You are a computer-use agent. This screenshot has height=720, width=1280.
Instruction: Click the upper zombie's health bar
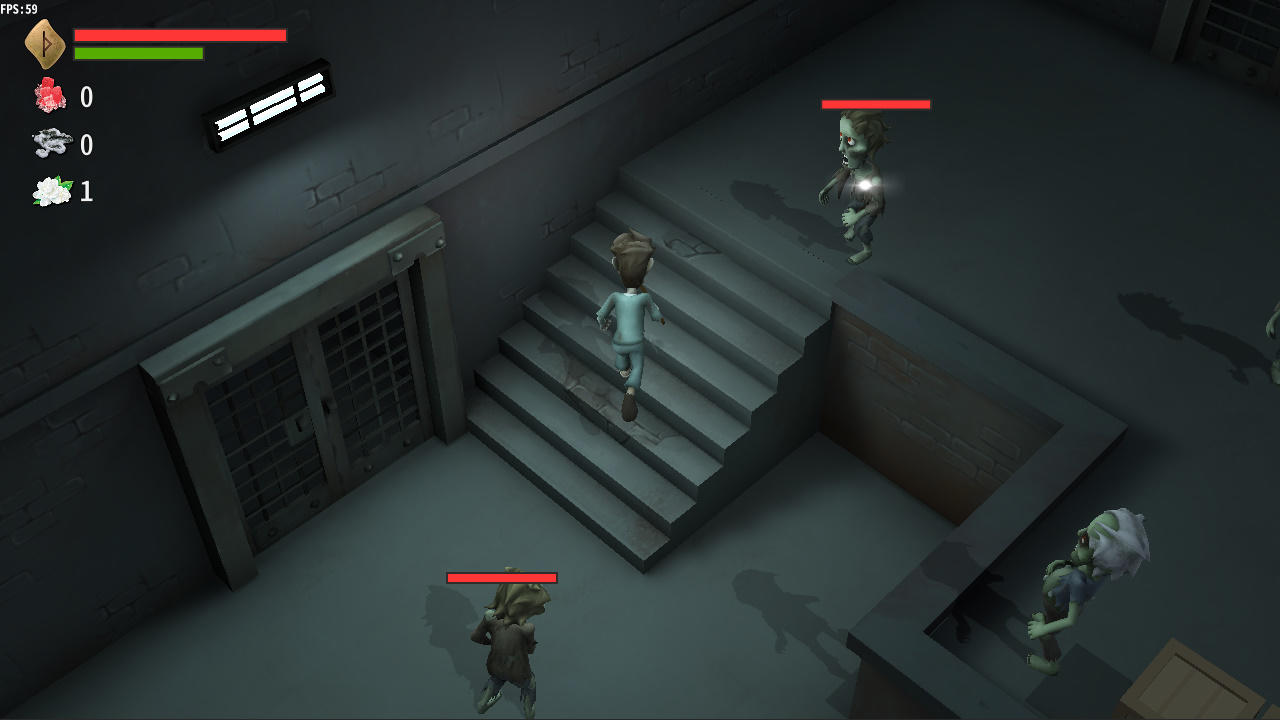(x=875, y=103)
